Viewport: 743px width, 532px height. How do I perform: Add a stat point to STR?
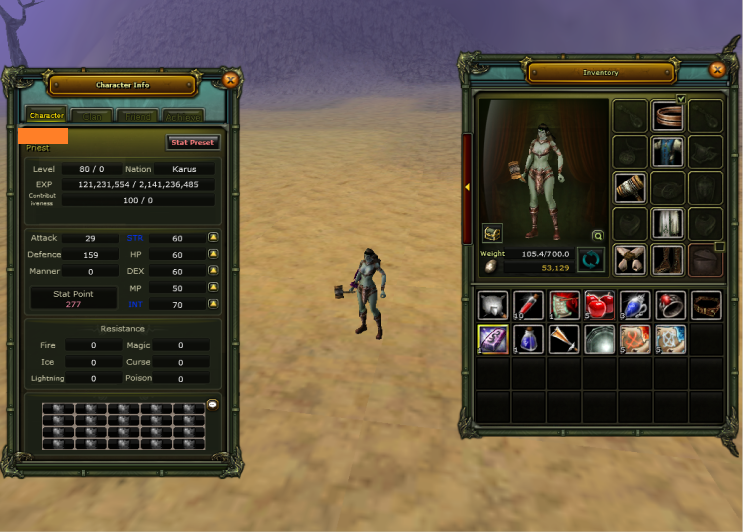tap(213, 238)
